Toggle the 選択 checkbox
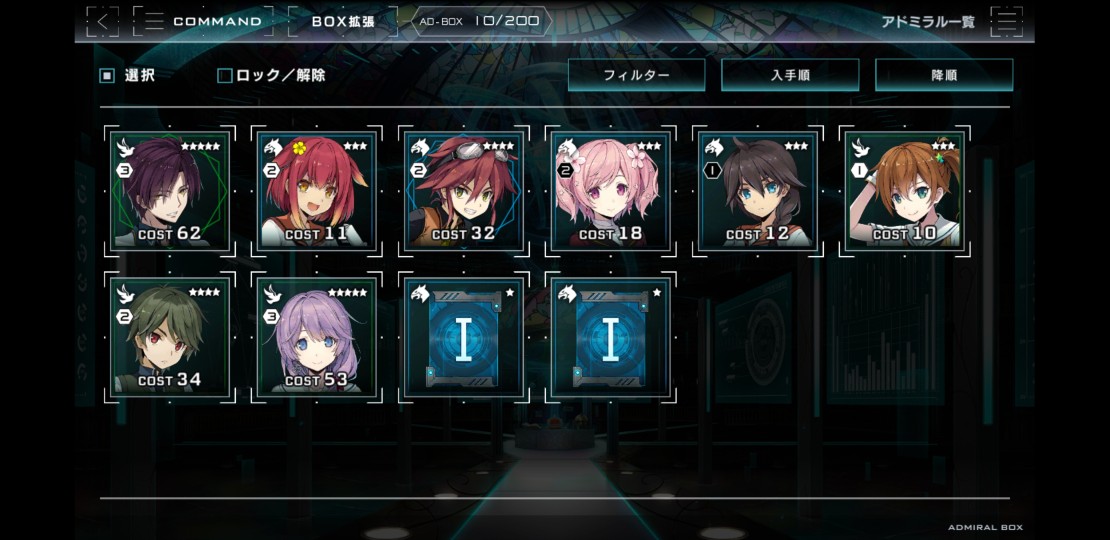The image size is (1110, 540). [107, 75]
